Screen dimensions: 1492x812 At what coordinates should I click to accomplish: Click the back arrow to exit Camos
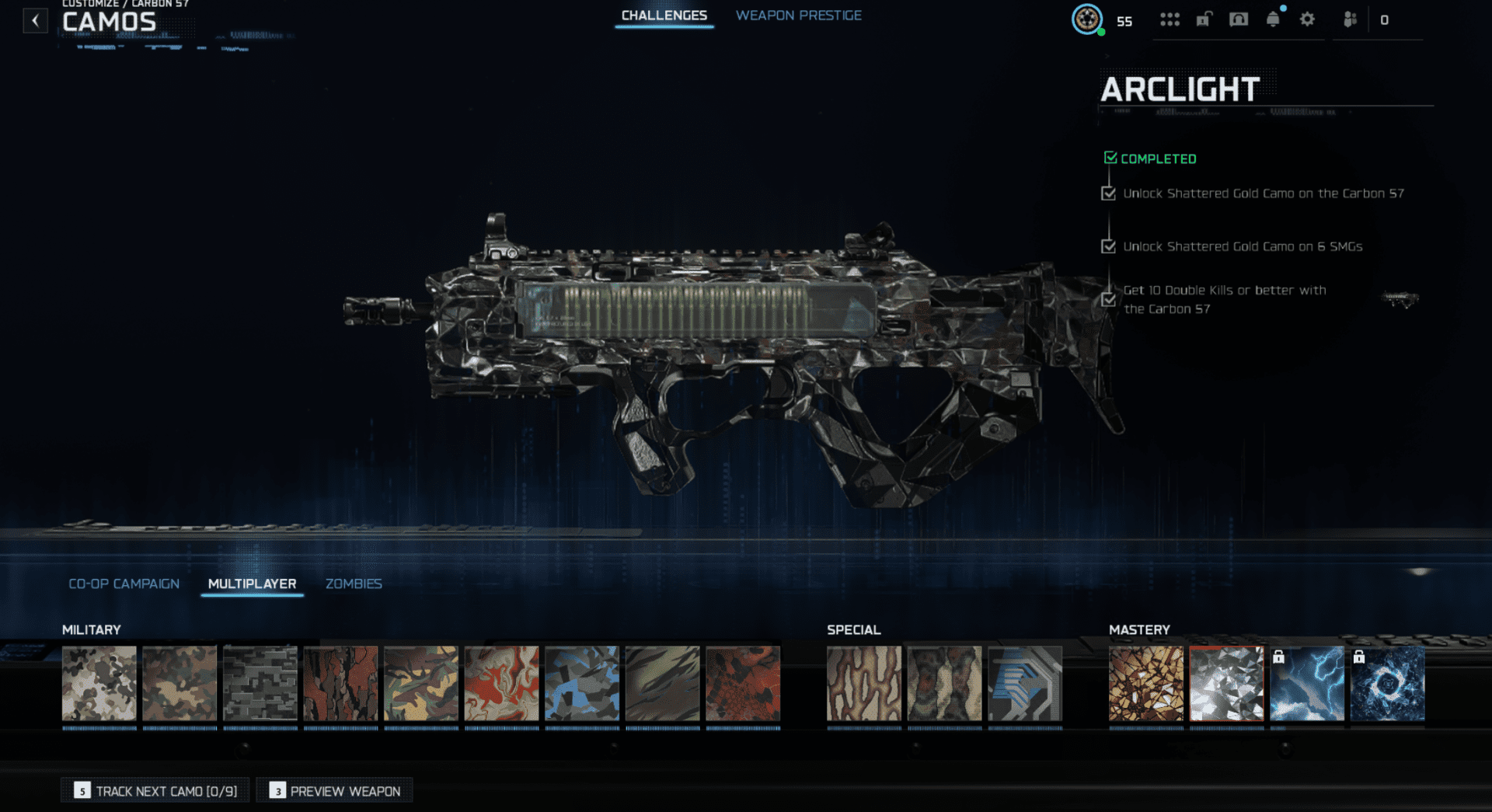[35, 21]
